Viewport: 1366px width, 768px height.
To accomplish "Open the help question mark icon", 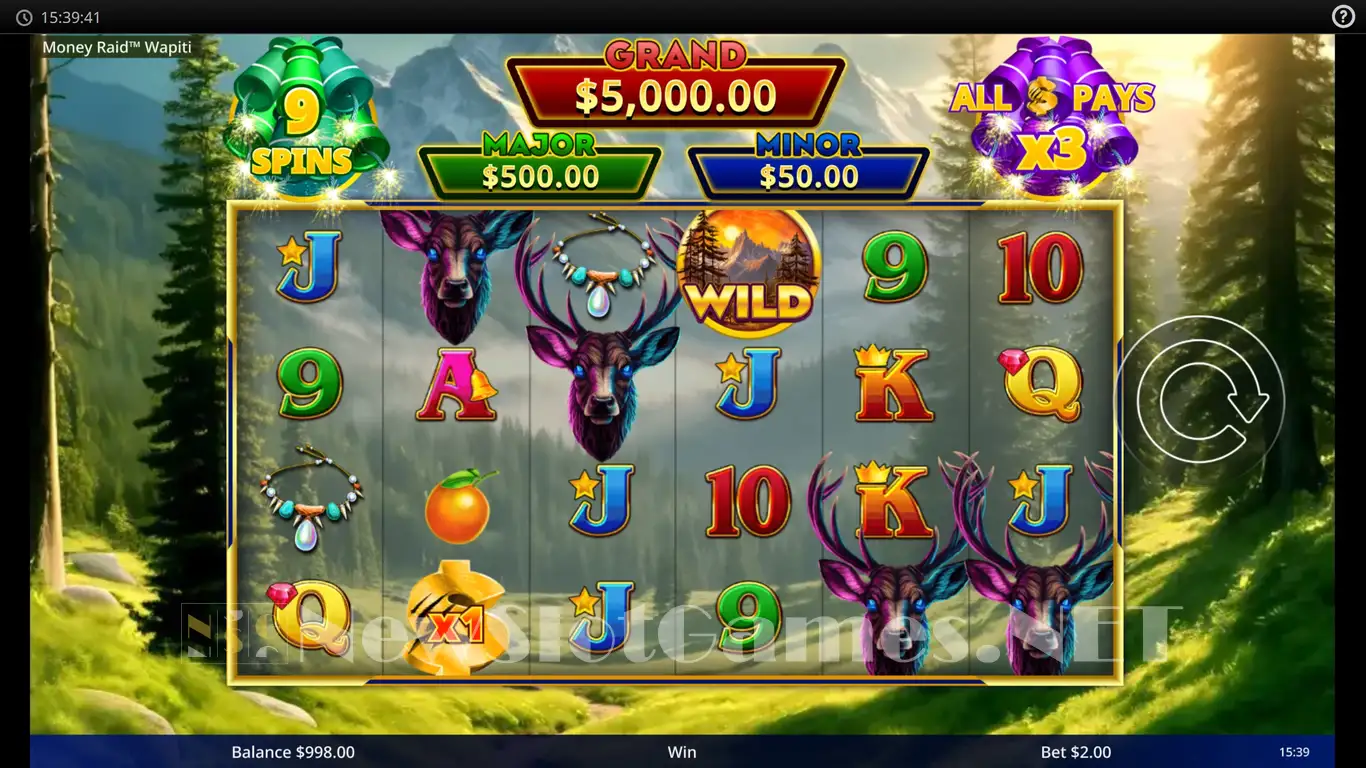I will click(x=1342, y=16).
